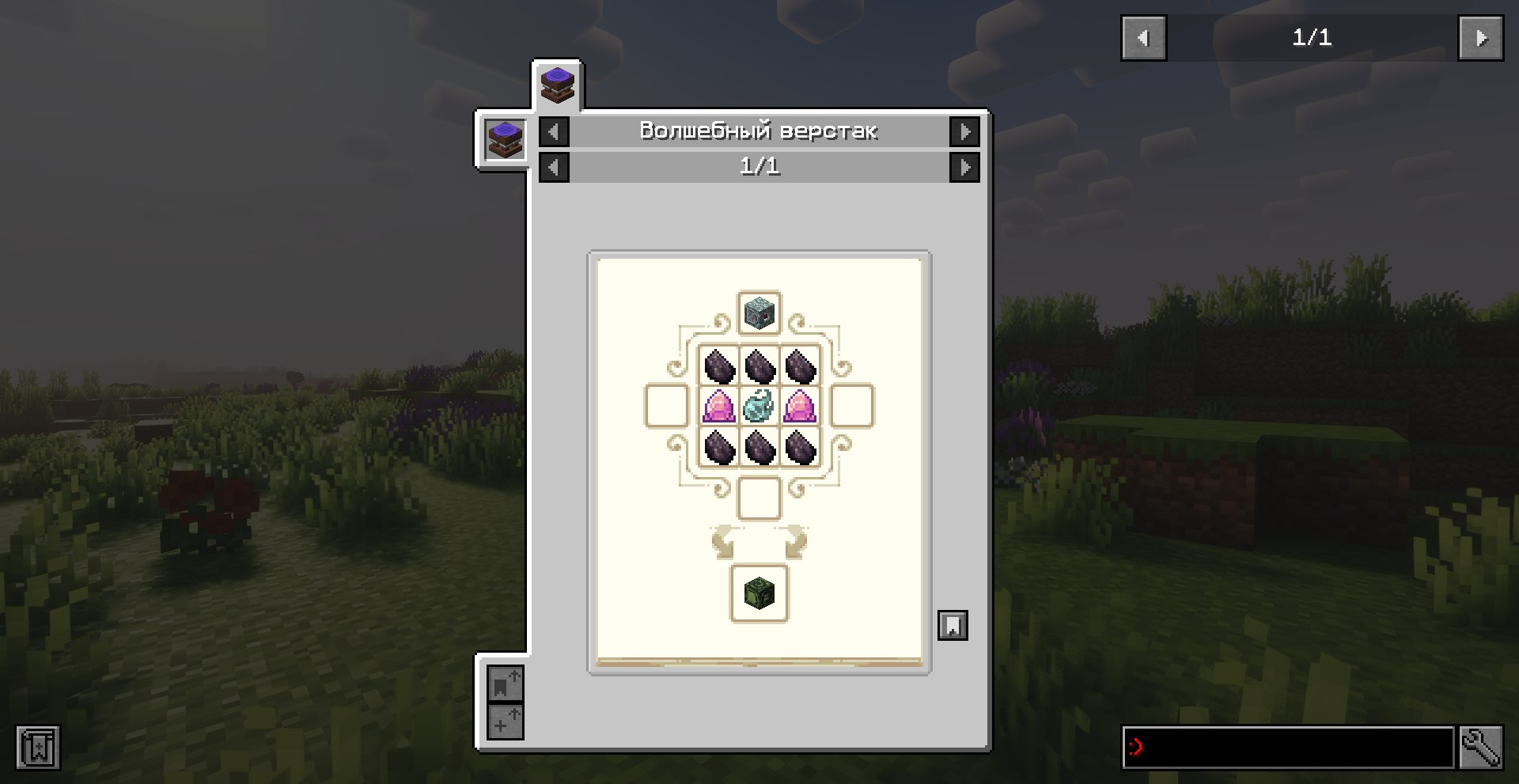The image size is (1519, 784).
Task: Select the enchanting workbench category tab
Action: pyautogui.click(x=557, y=85)
